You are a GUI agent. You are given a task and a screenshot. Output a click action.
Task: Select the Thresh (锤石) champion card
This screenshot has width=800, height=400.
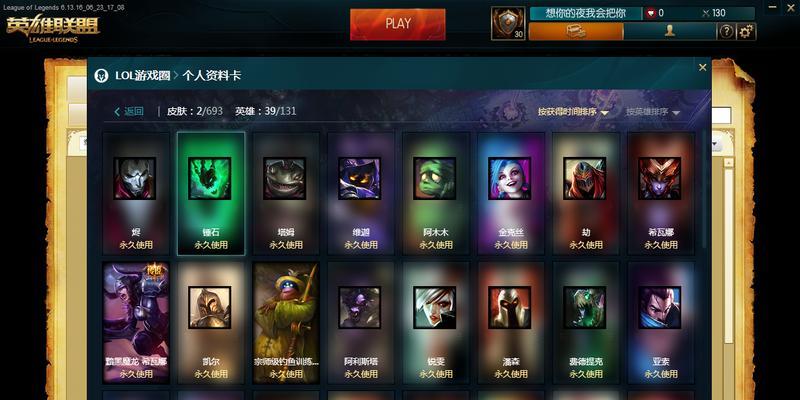coord(210,193)
